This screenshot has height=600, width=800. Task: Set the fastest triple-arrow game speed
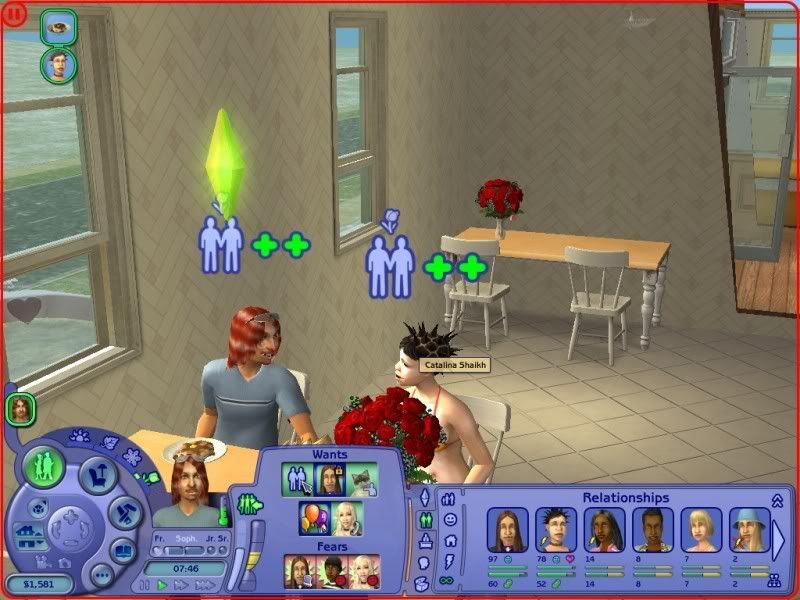(203, 584)
